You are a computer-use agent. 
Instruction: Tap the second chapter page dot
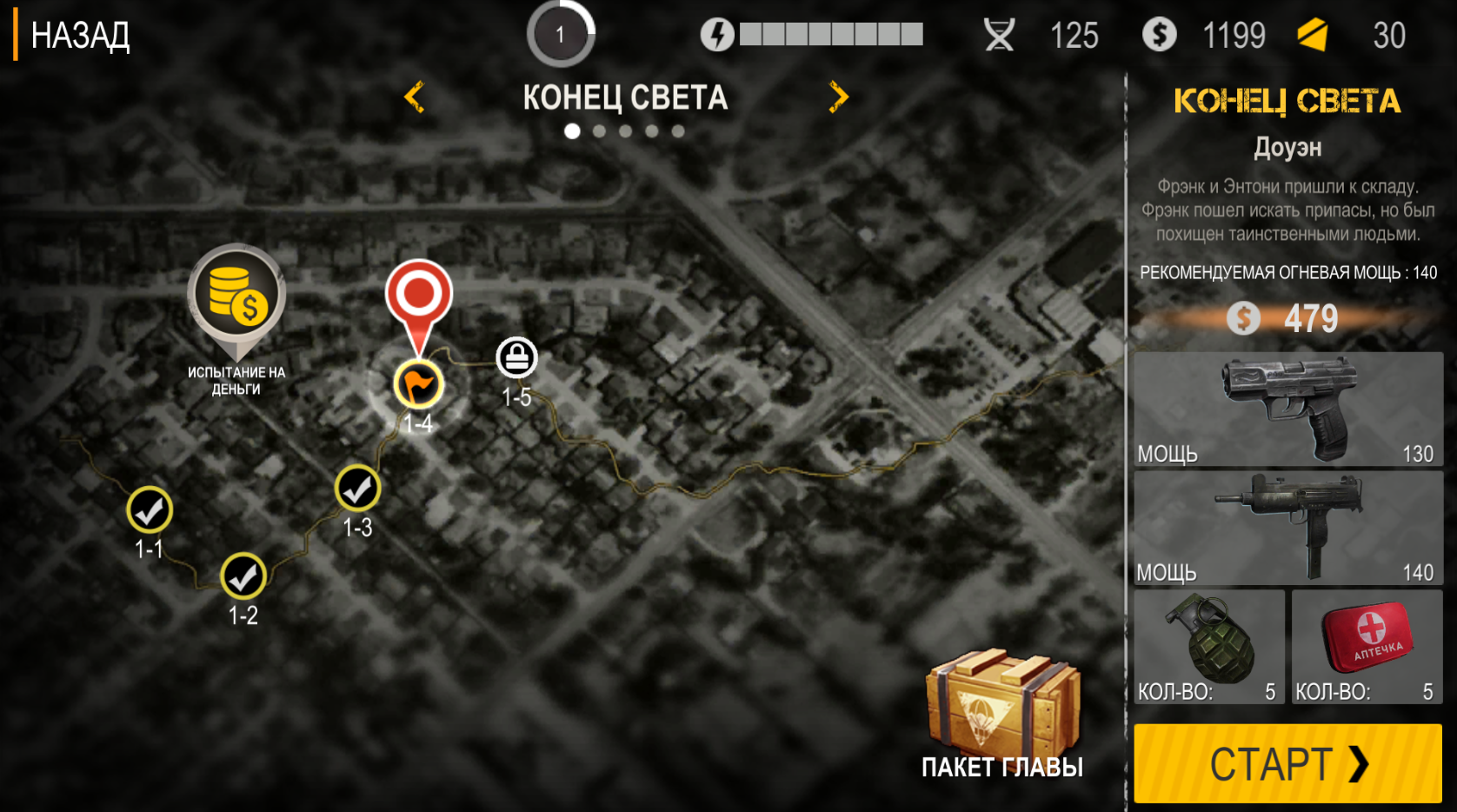point(599,130)
